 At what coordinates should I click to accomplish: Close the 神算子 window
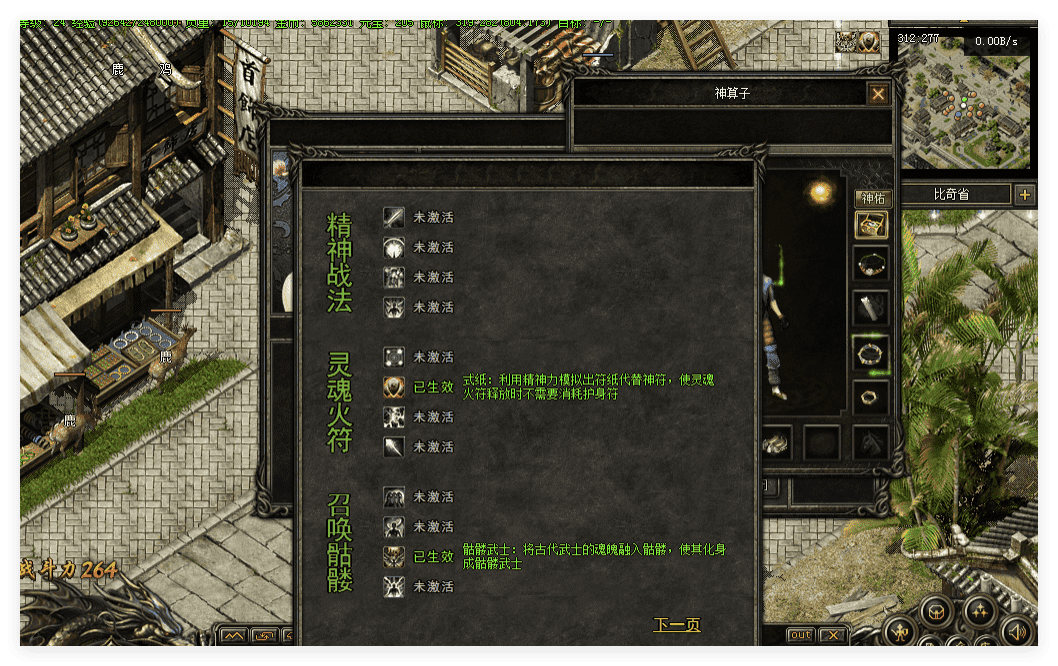coord(878,94)
